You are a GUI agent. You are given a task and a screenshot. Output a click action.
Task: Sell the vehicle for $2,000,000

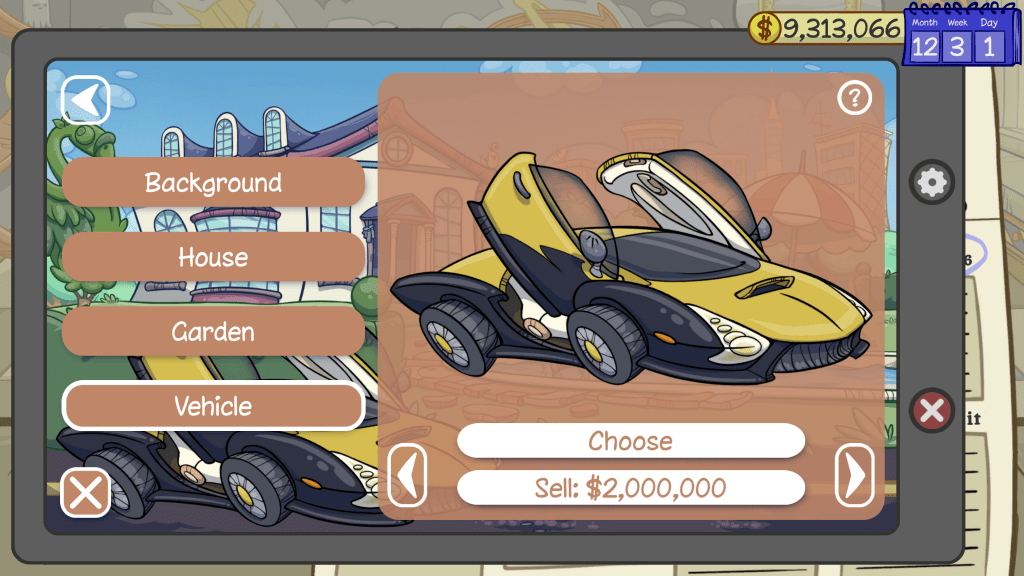(x=630, y=488)
